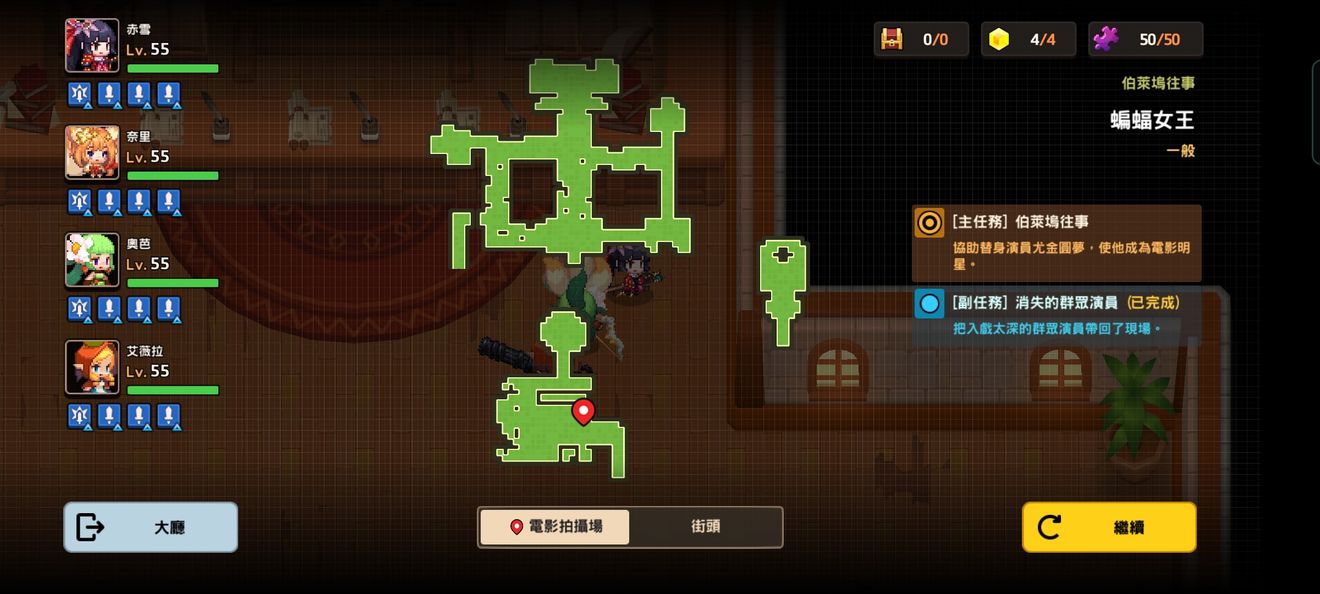The height and width of the screenshot is (594, 1320).
Task: Switch to the 街頭 map tab
Action: tap(705, 527)
